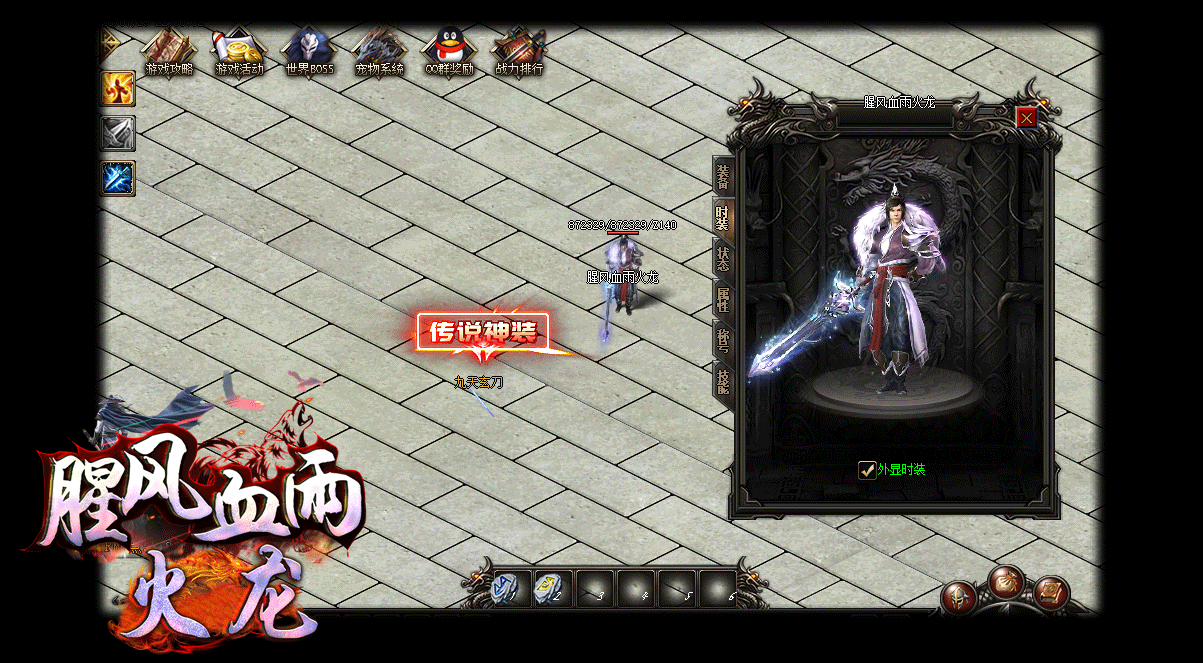This screenshot has width=1203, height=663.
Task: Use the yellow rune stone in hotbar slot 2
Action: [550, 587]
